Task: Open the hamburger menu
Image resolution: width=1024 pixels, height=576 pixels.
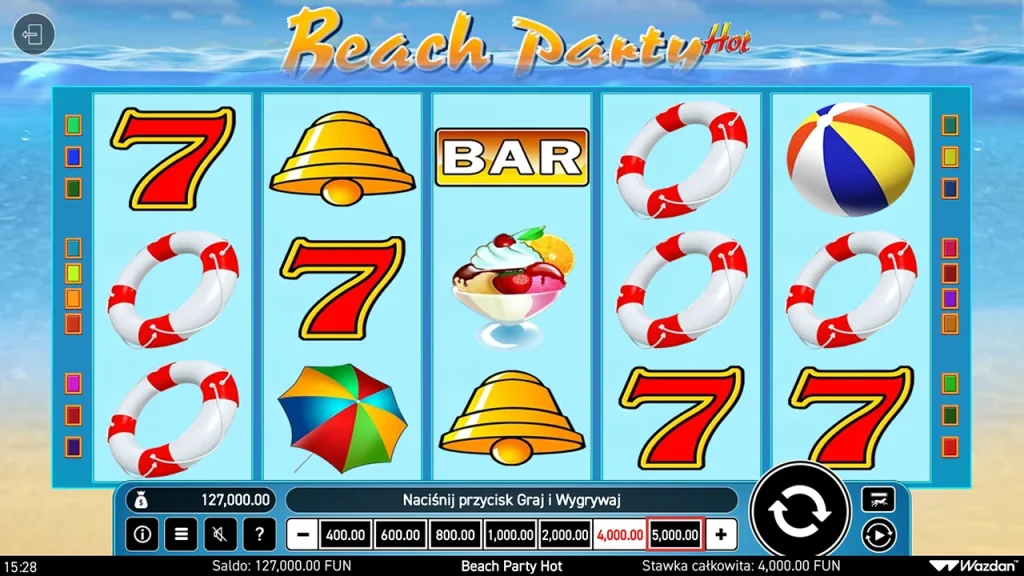Action: click(x=181, y=535)
